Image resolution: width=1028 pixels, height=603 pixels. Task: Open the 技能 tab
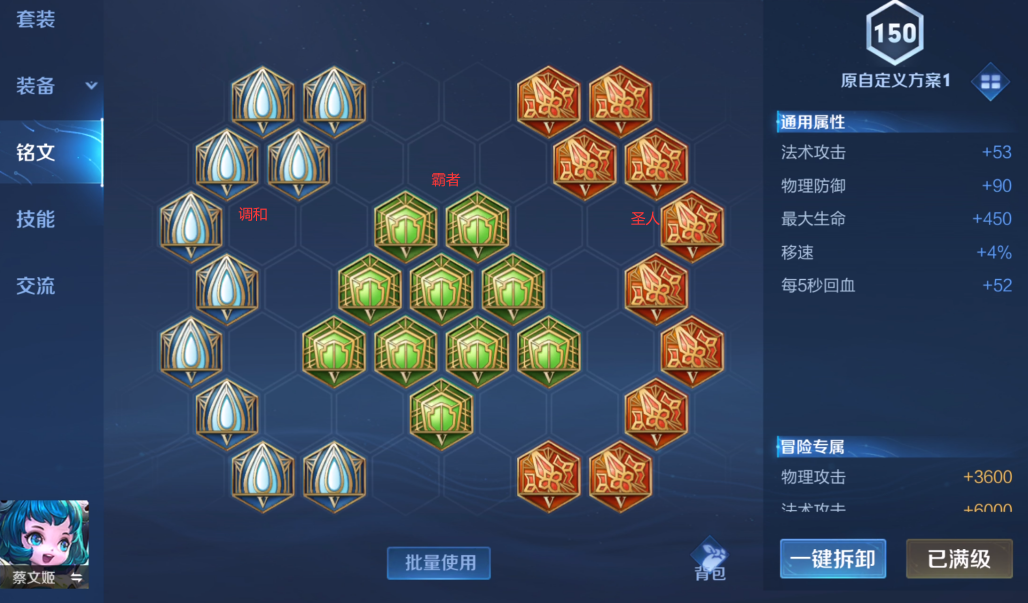point(36,219)
